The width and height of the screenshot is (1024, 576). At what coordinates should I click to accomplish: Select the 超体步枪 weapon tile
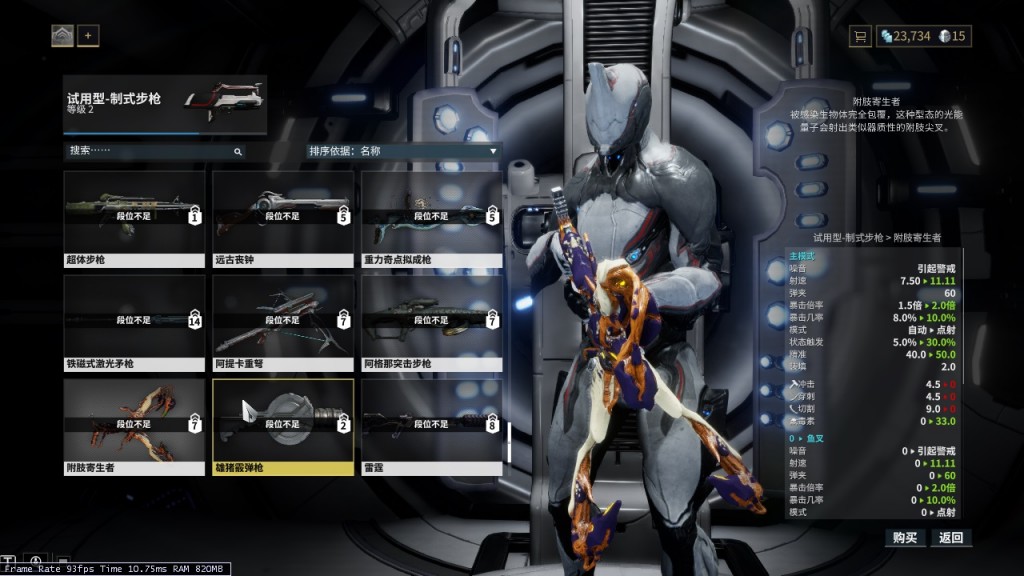point(134,218)
